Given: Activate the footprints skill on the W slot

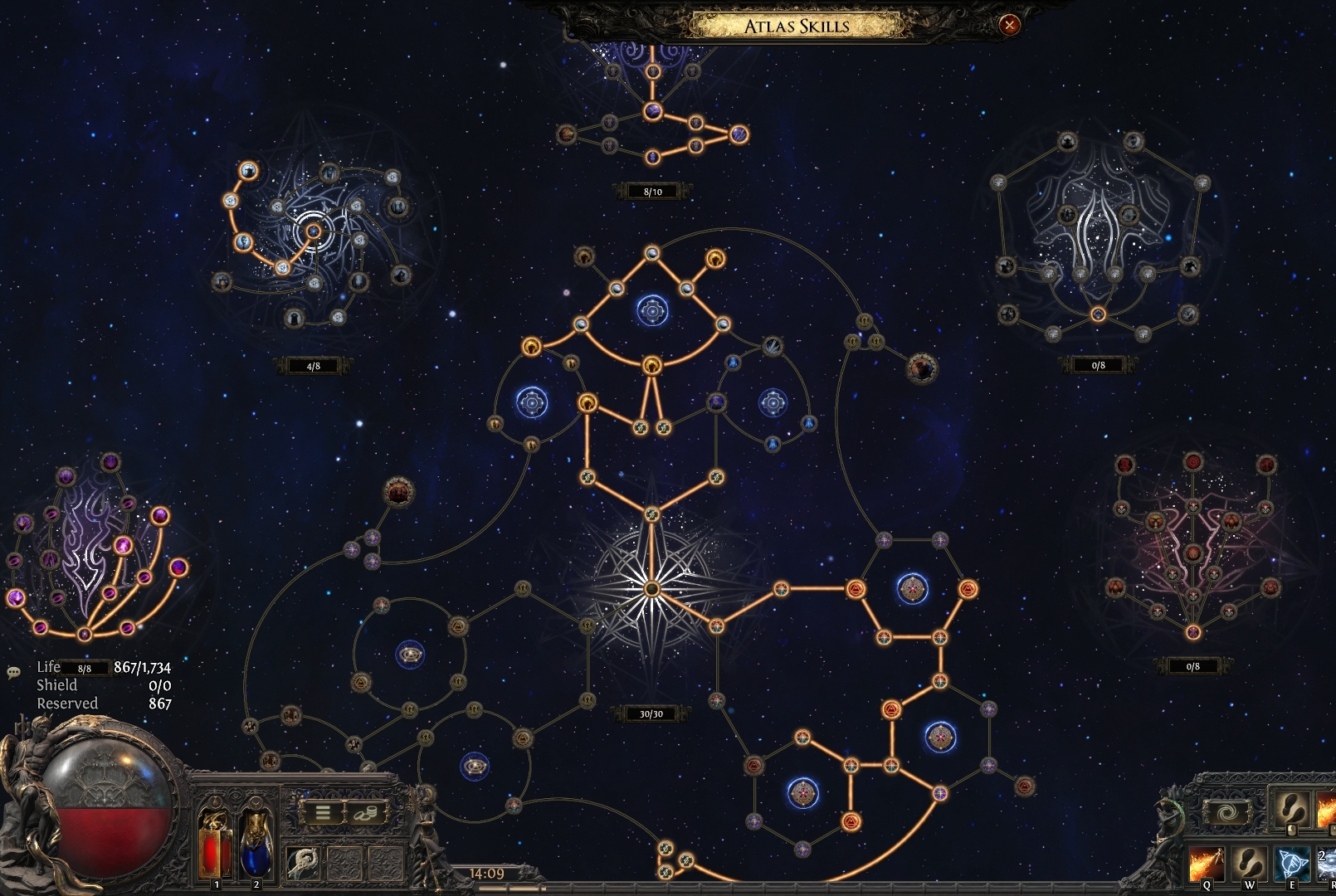Looking at the screenshot, I should coord(1248,864).
